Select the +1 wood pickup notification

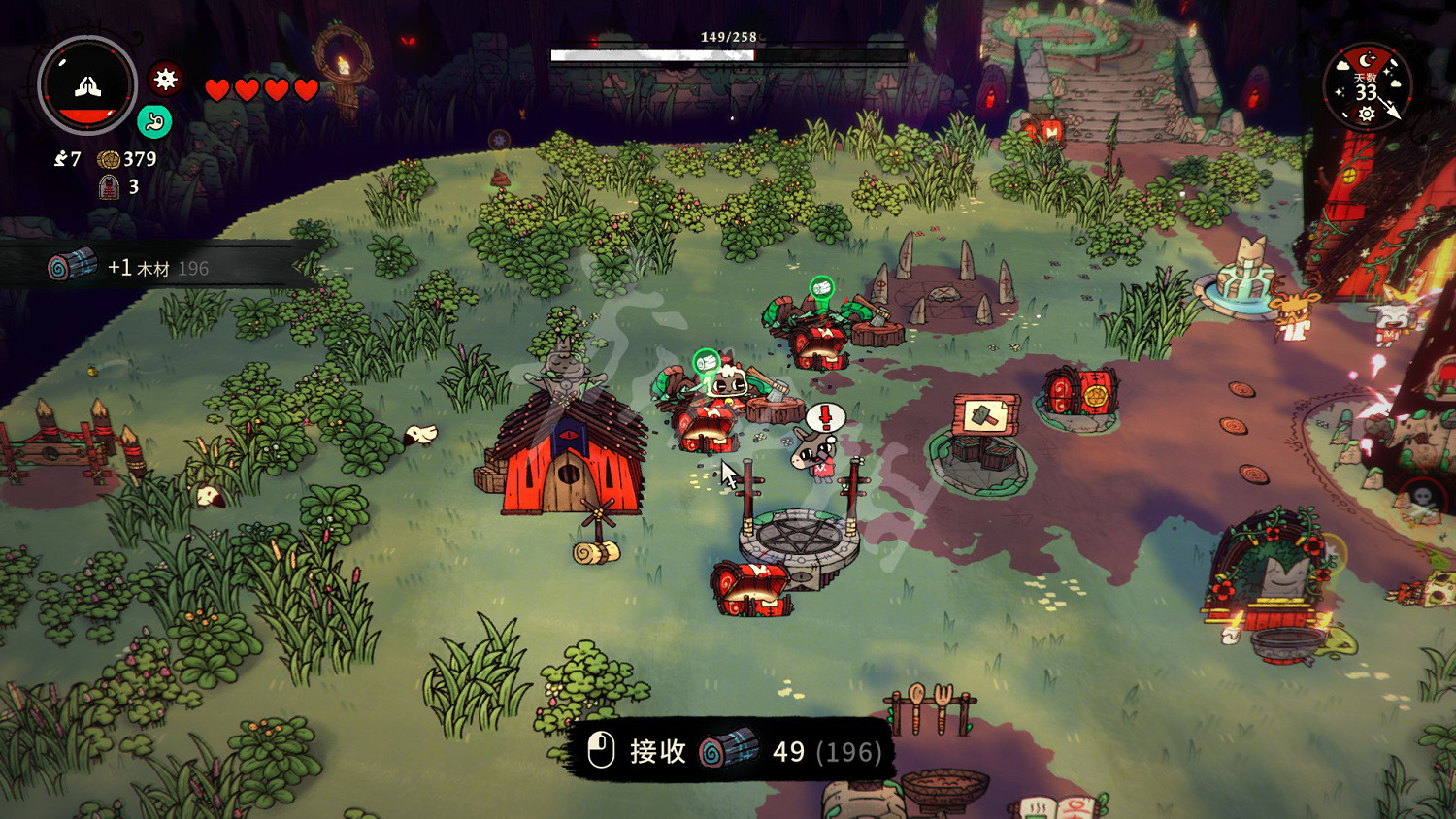tap(155, 267)
